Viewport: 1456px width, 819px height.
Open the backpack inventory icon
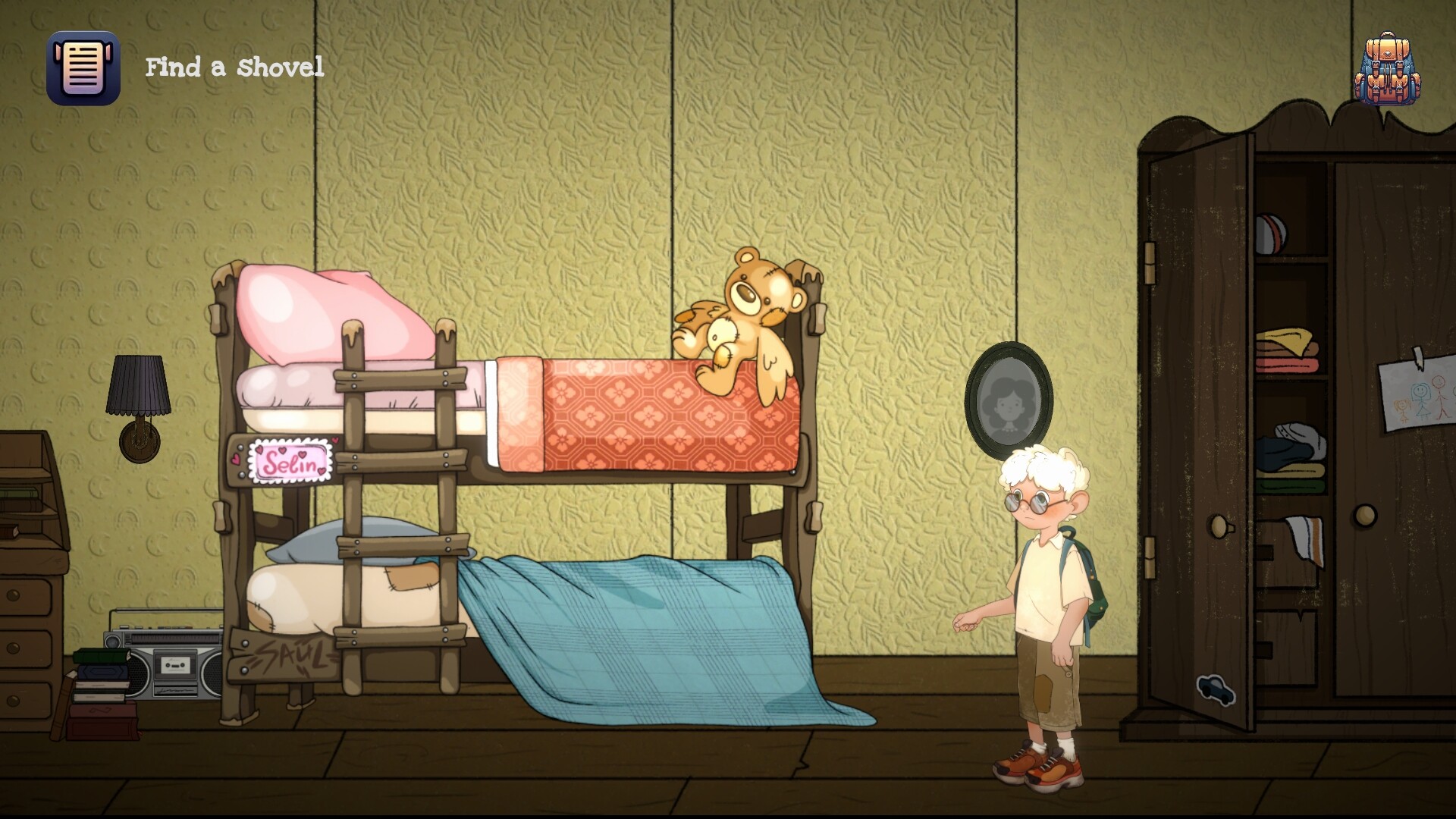(1388, 67)
